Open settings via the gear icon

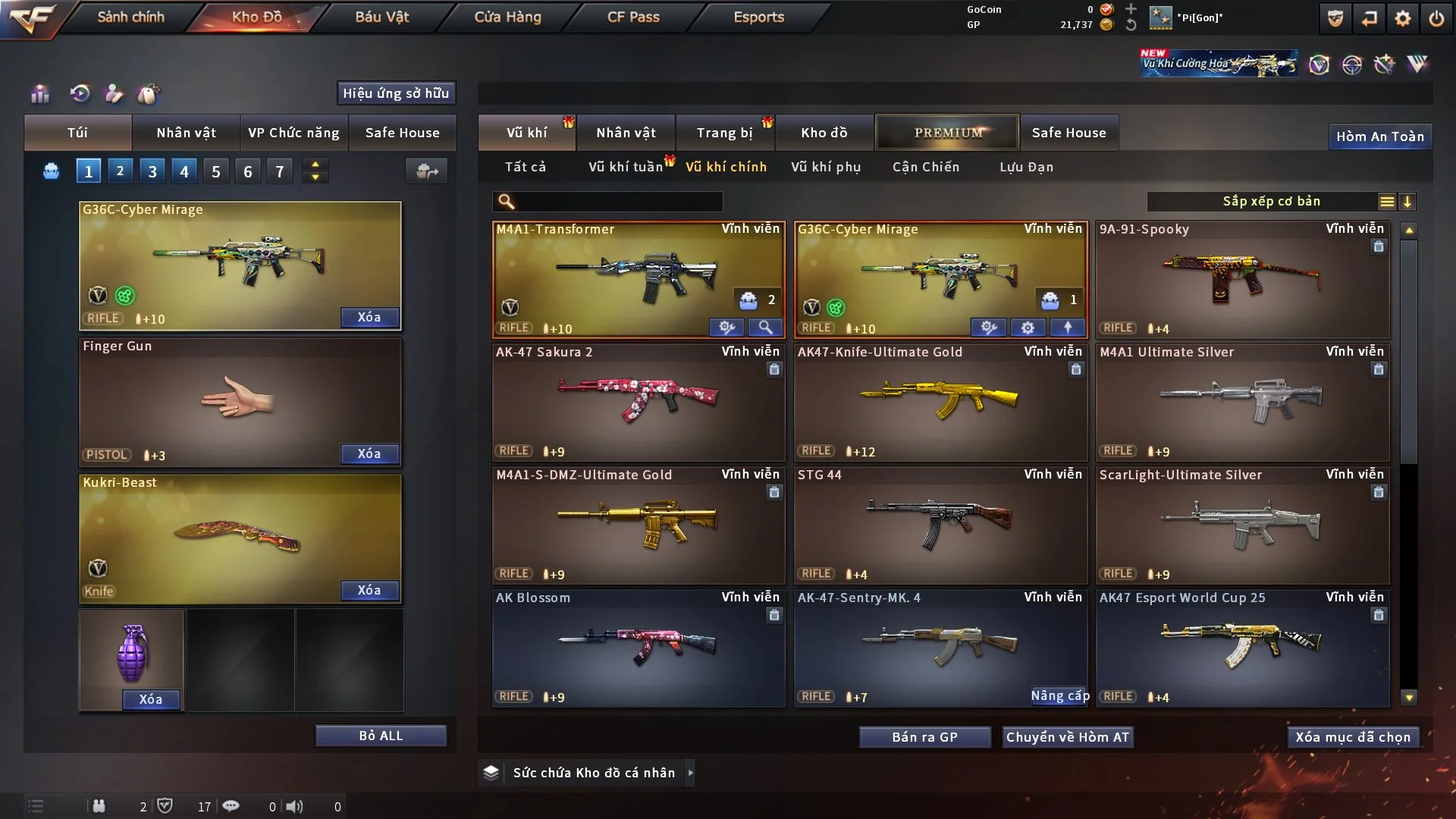[x=1403, y=18]
